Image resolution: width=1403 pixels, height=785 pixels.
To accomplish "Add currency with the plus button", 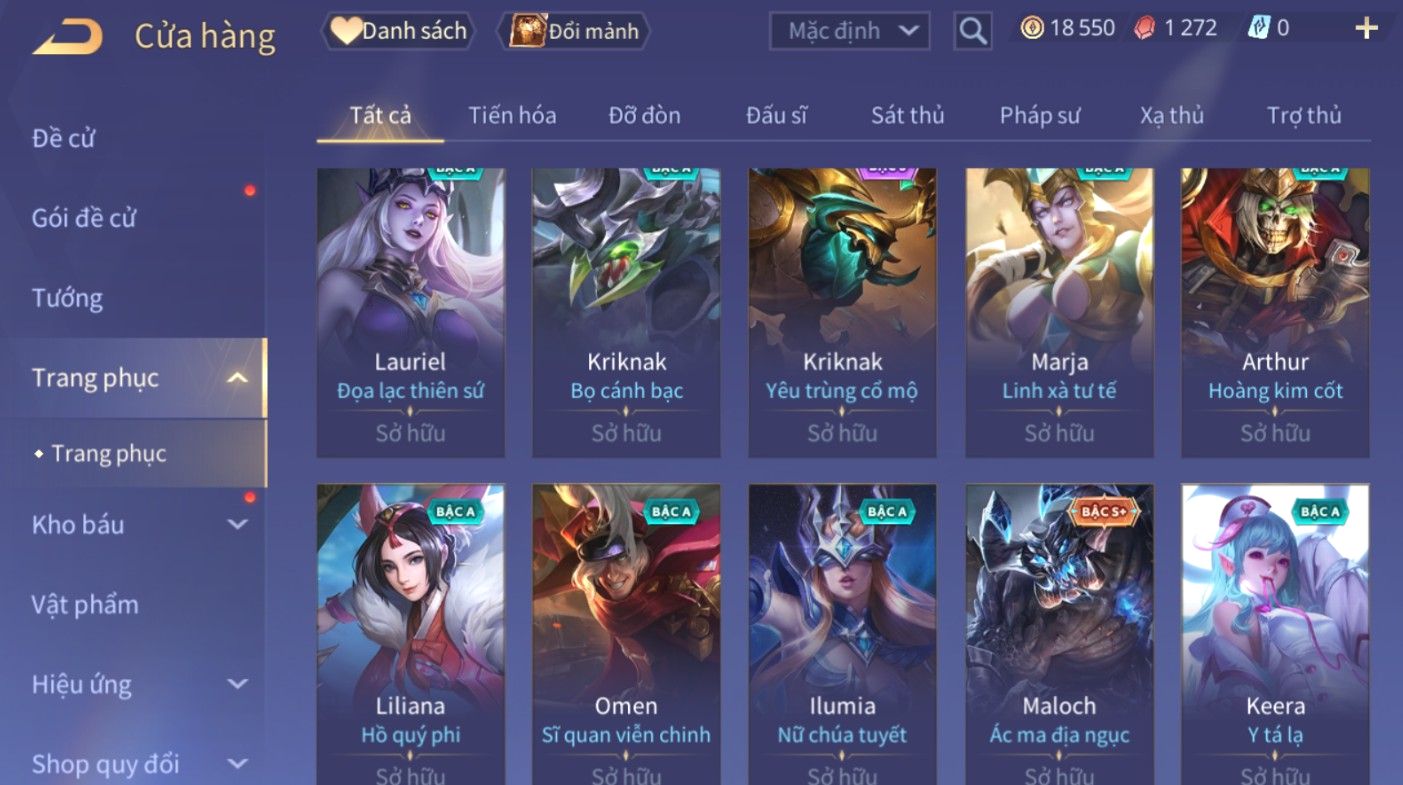I will click(1366, 28).
